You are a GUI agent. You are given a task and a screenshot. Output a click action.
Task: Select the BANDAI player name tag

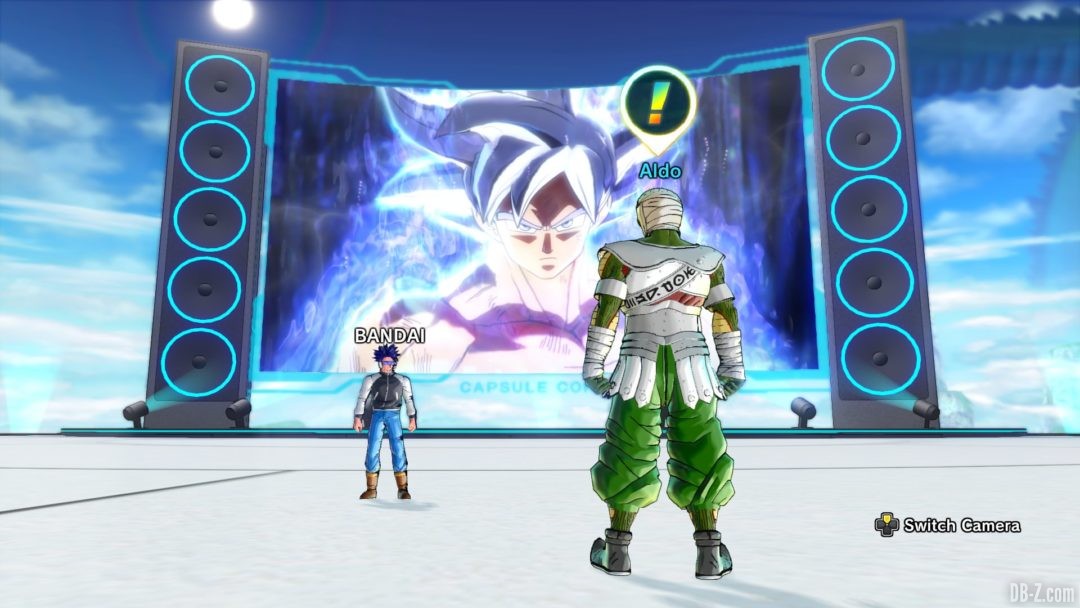[389, 336]
